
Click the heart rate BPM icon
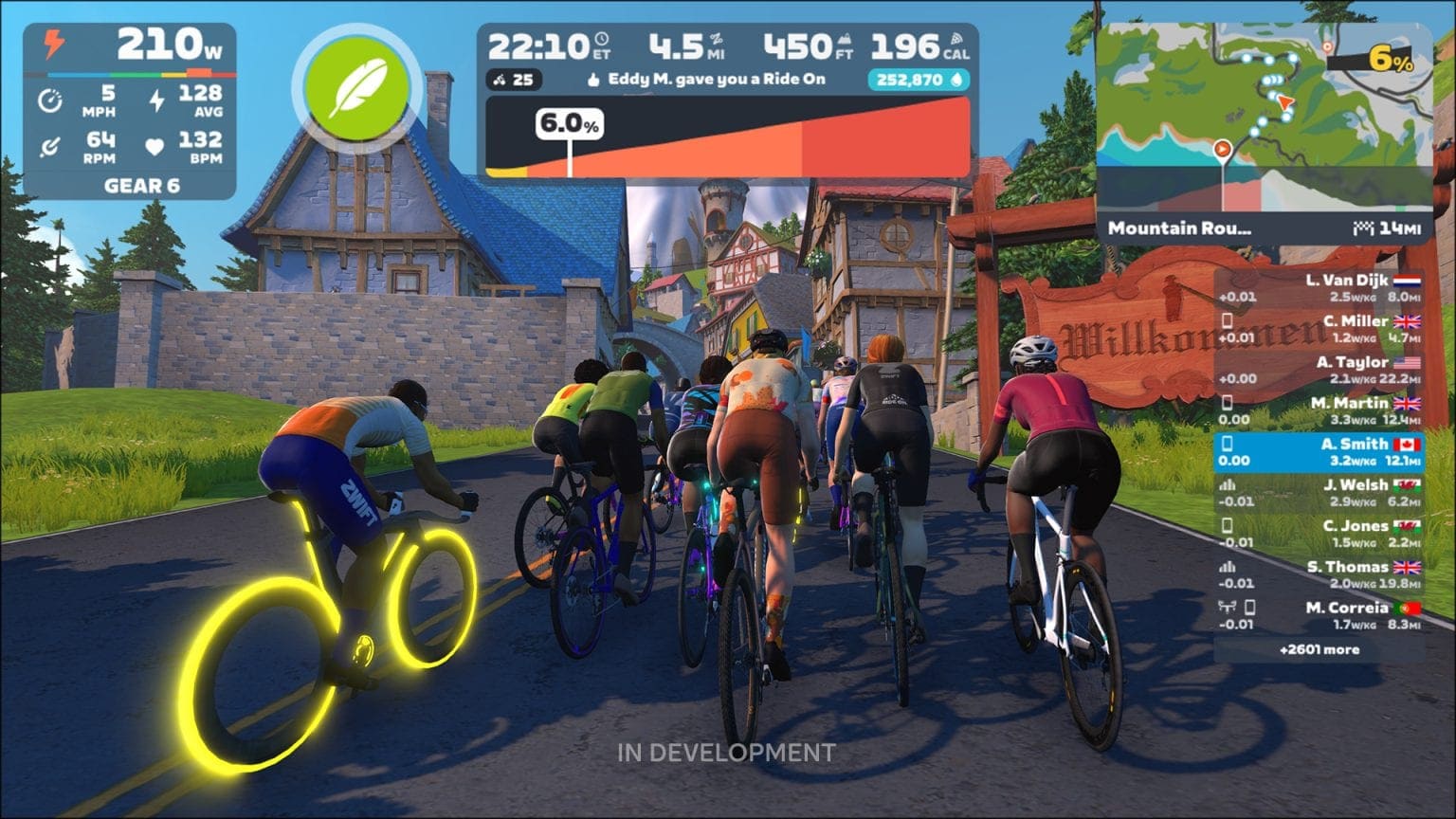154,147
